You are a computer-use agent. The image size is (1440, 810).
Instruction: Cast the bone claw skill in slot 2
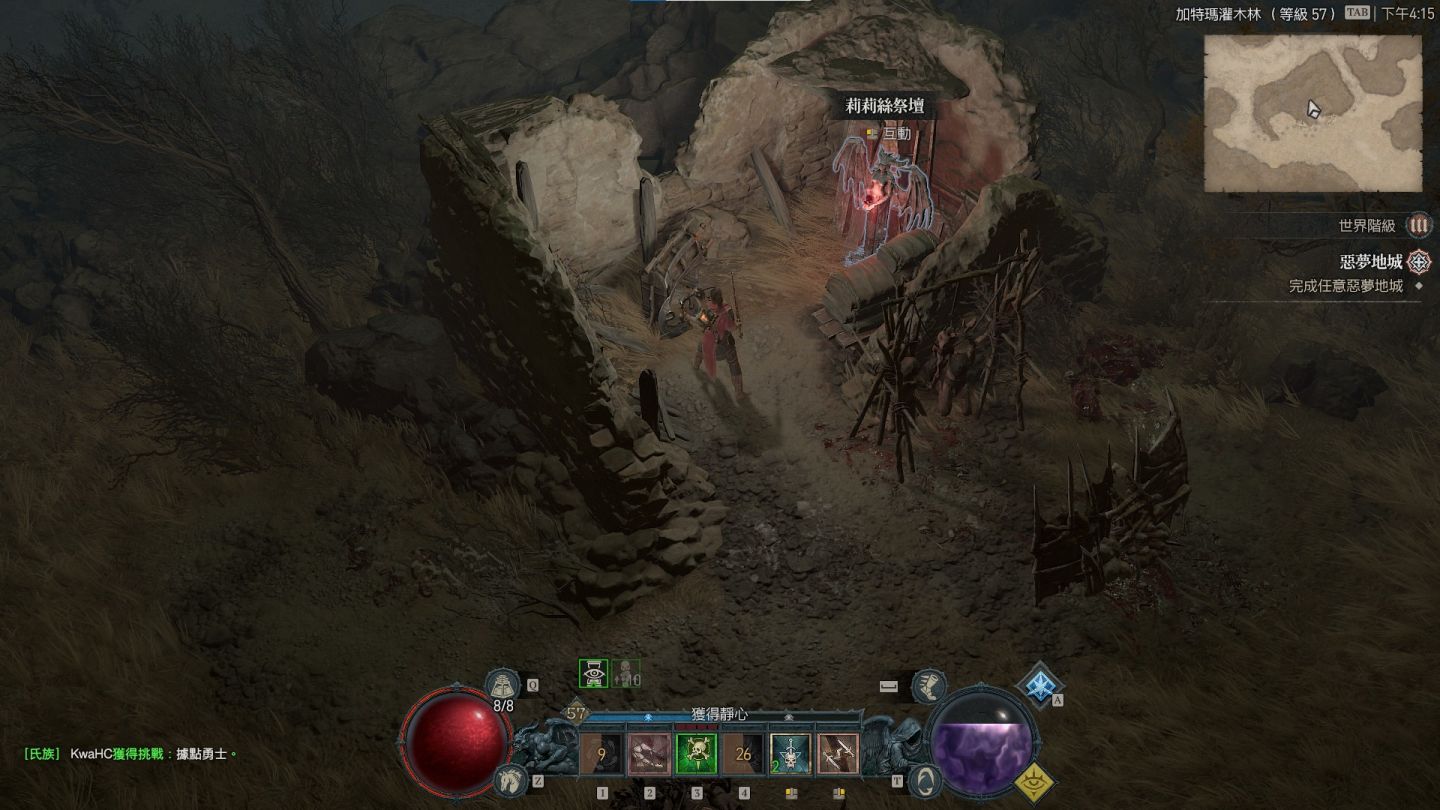(x=649, y=754)
